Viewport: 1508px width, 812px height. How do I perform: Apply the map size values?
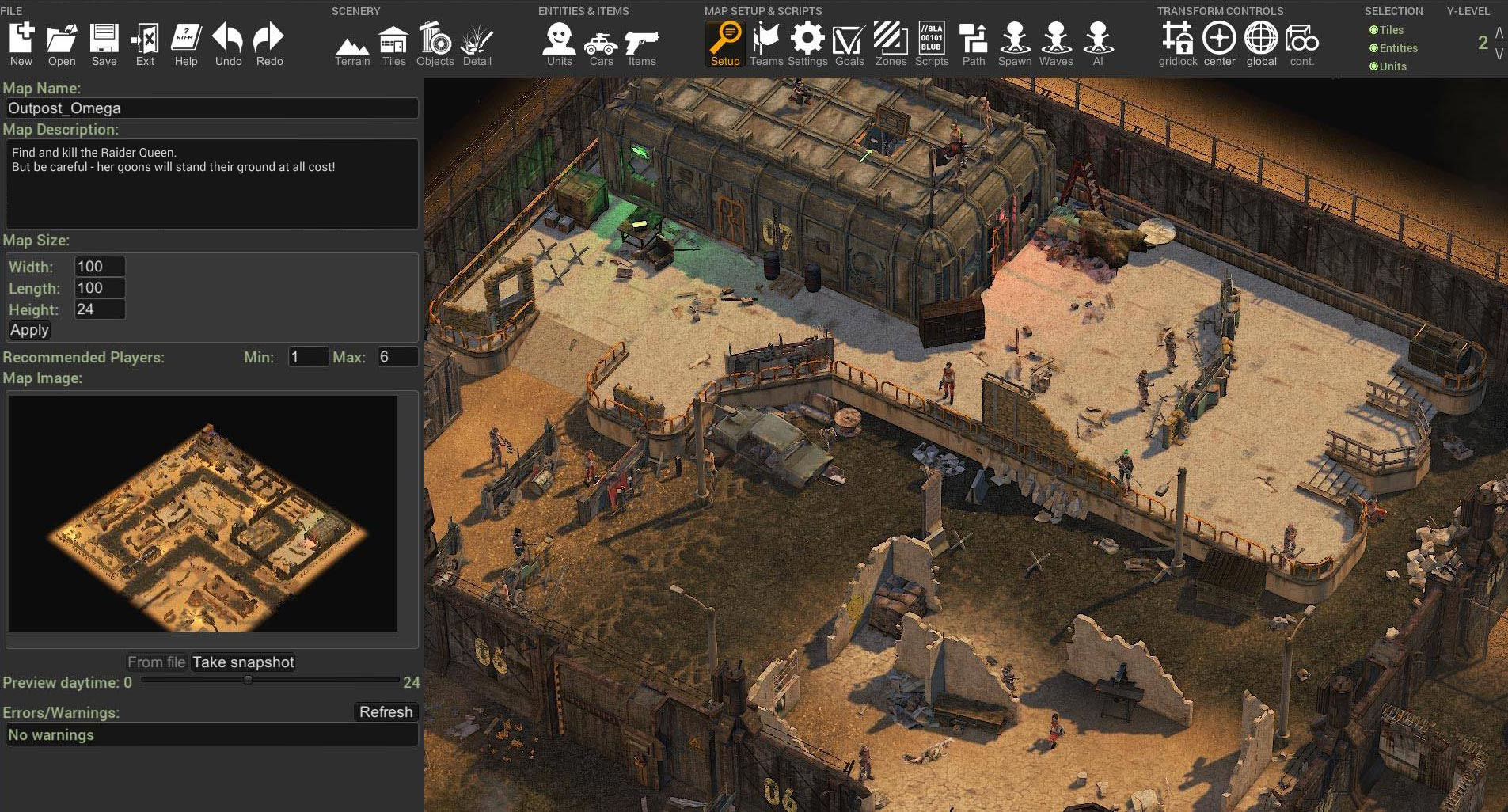coord(29,330)
